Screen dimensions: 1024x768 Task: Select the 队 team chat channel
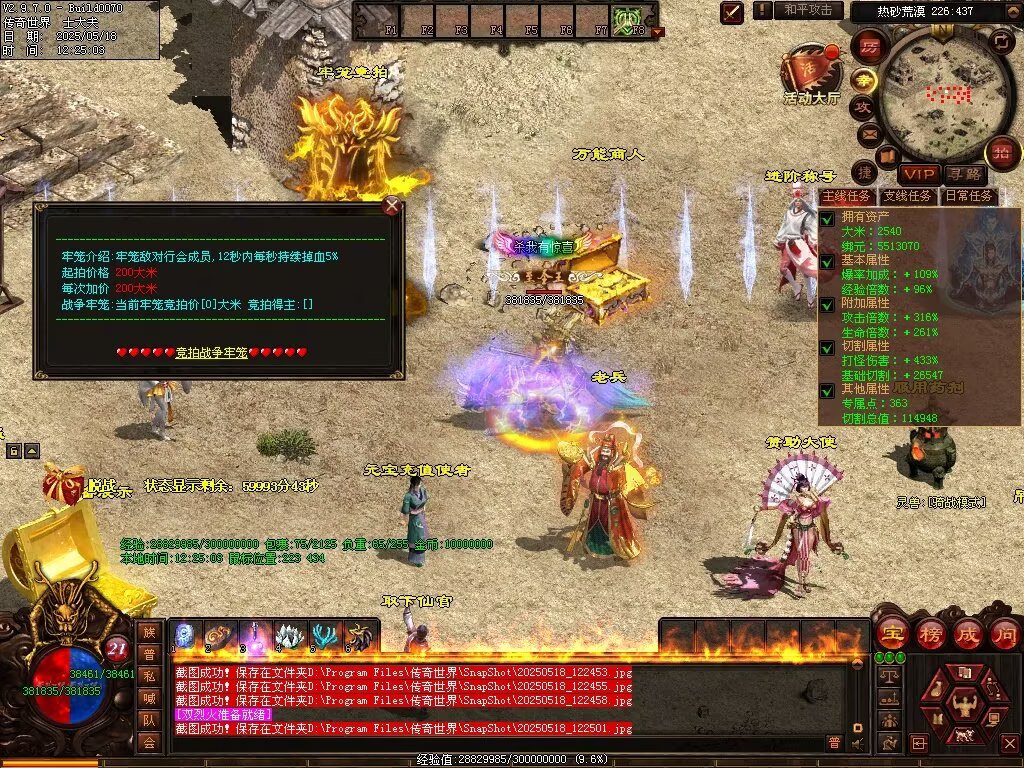tap(149, 719)
